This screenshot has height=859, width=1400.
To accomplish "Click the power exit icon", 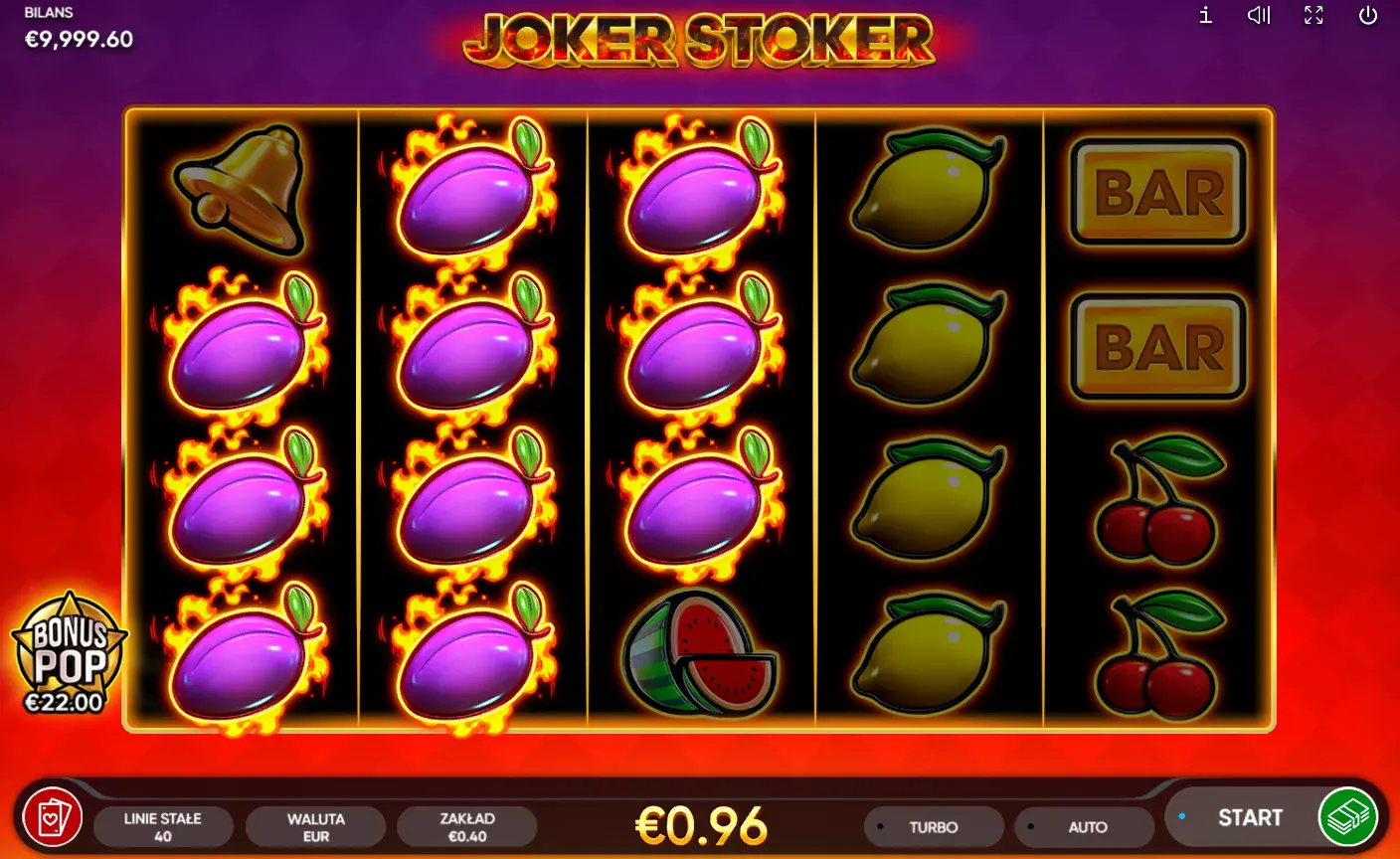I will tap(1368, 15).
